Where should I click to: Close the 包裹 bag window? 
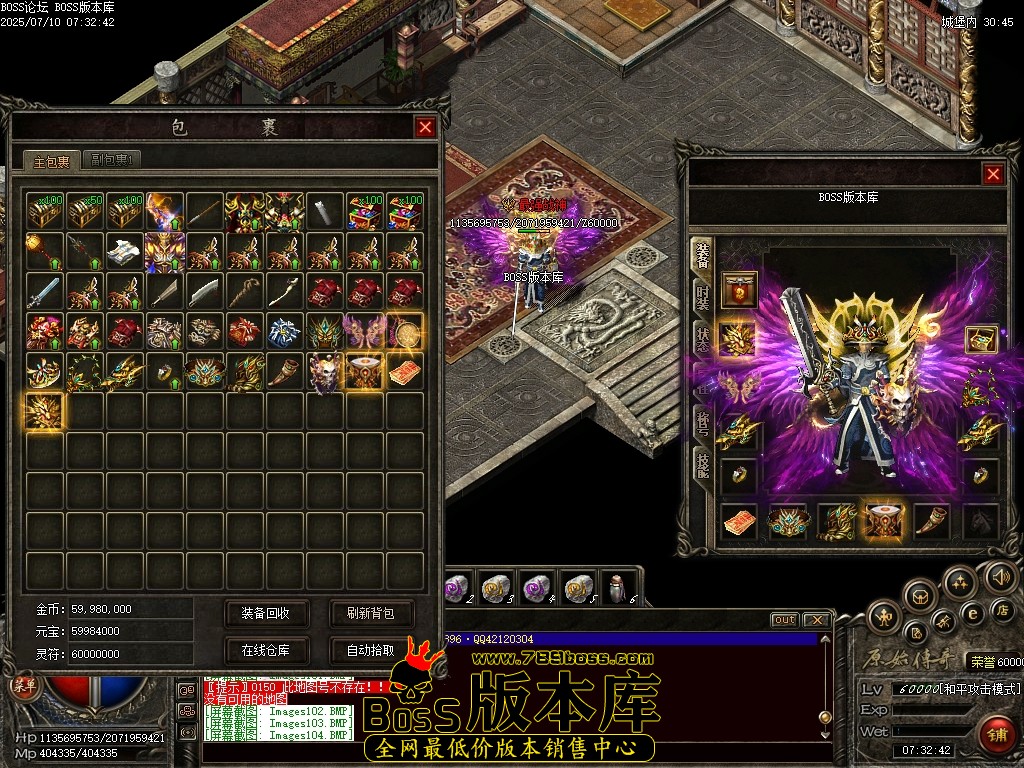point(425,127)
